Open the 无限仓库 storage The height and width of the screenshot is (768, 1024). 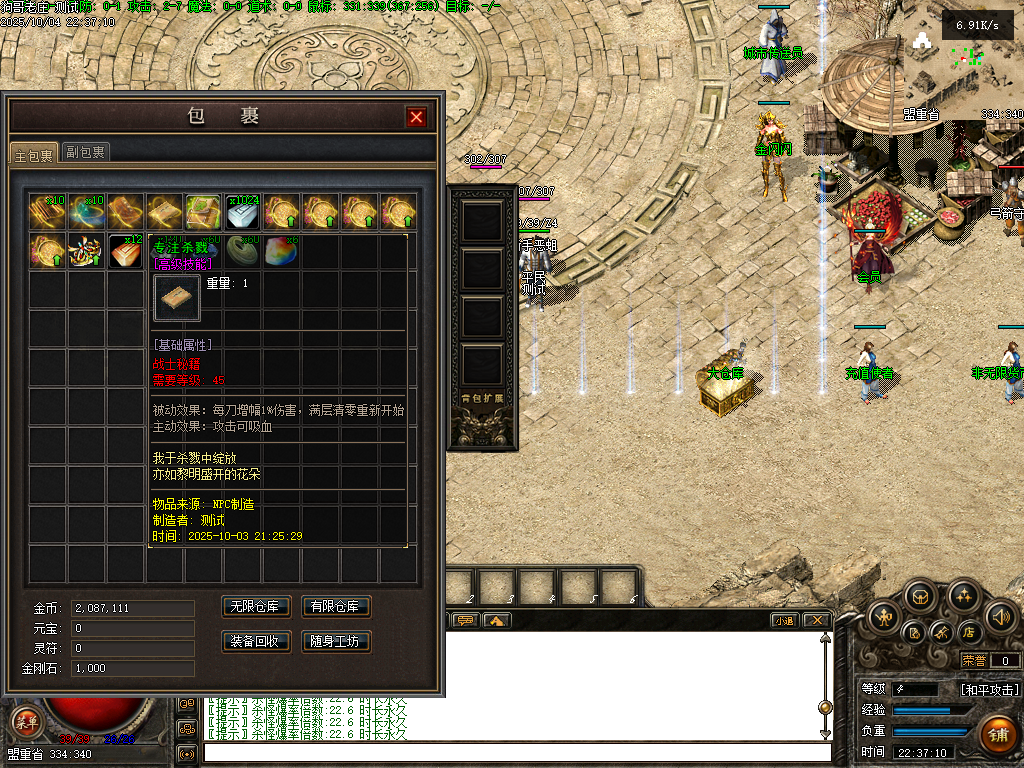point(255,607)
